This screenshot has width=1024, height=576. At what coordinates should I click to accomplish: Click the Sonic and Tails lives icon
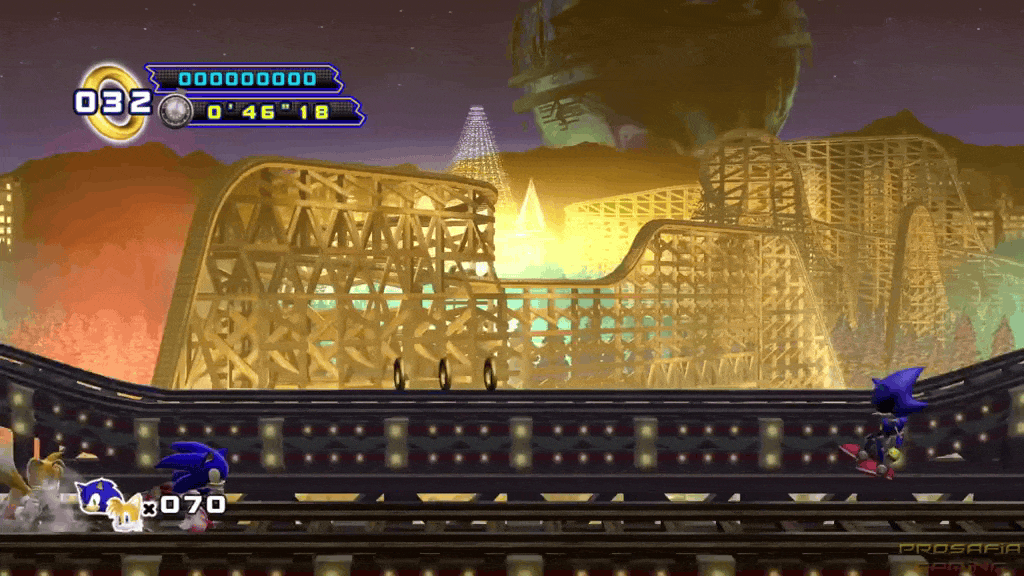(x=110, y=504)
